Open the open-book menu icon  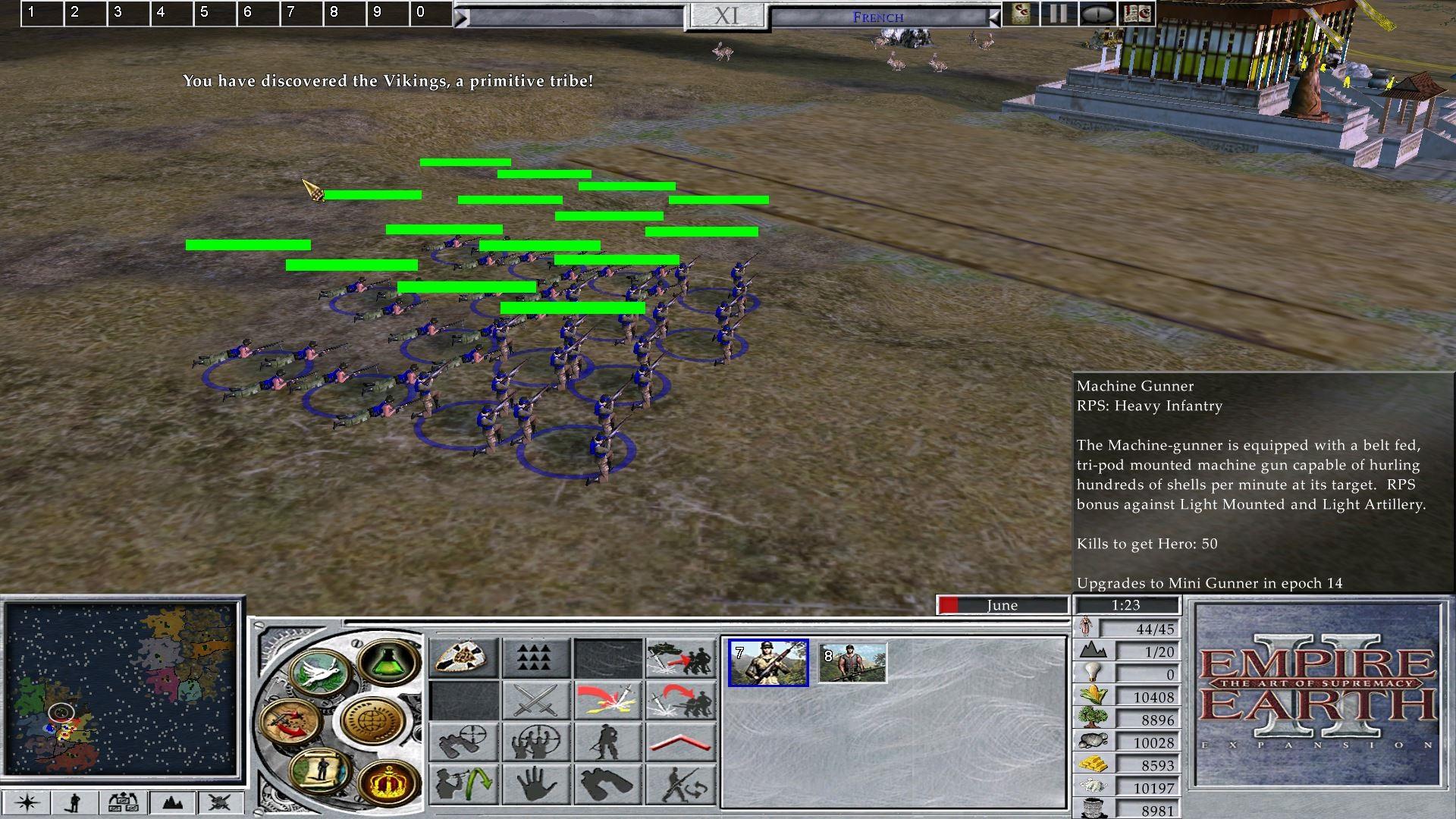(1137, 13)
